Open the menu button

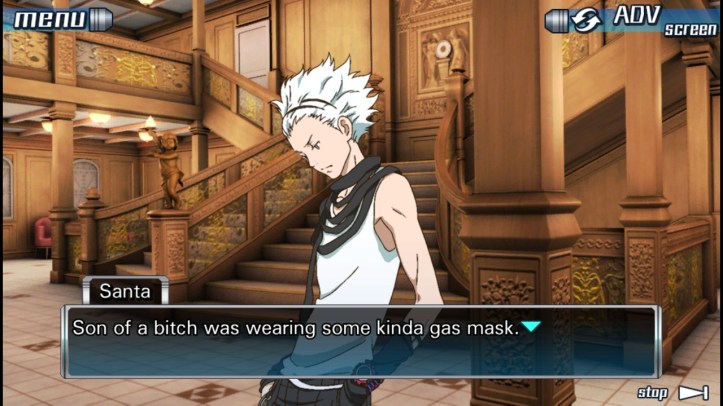pyautogui.click(x=59, y=18)
